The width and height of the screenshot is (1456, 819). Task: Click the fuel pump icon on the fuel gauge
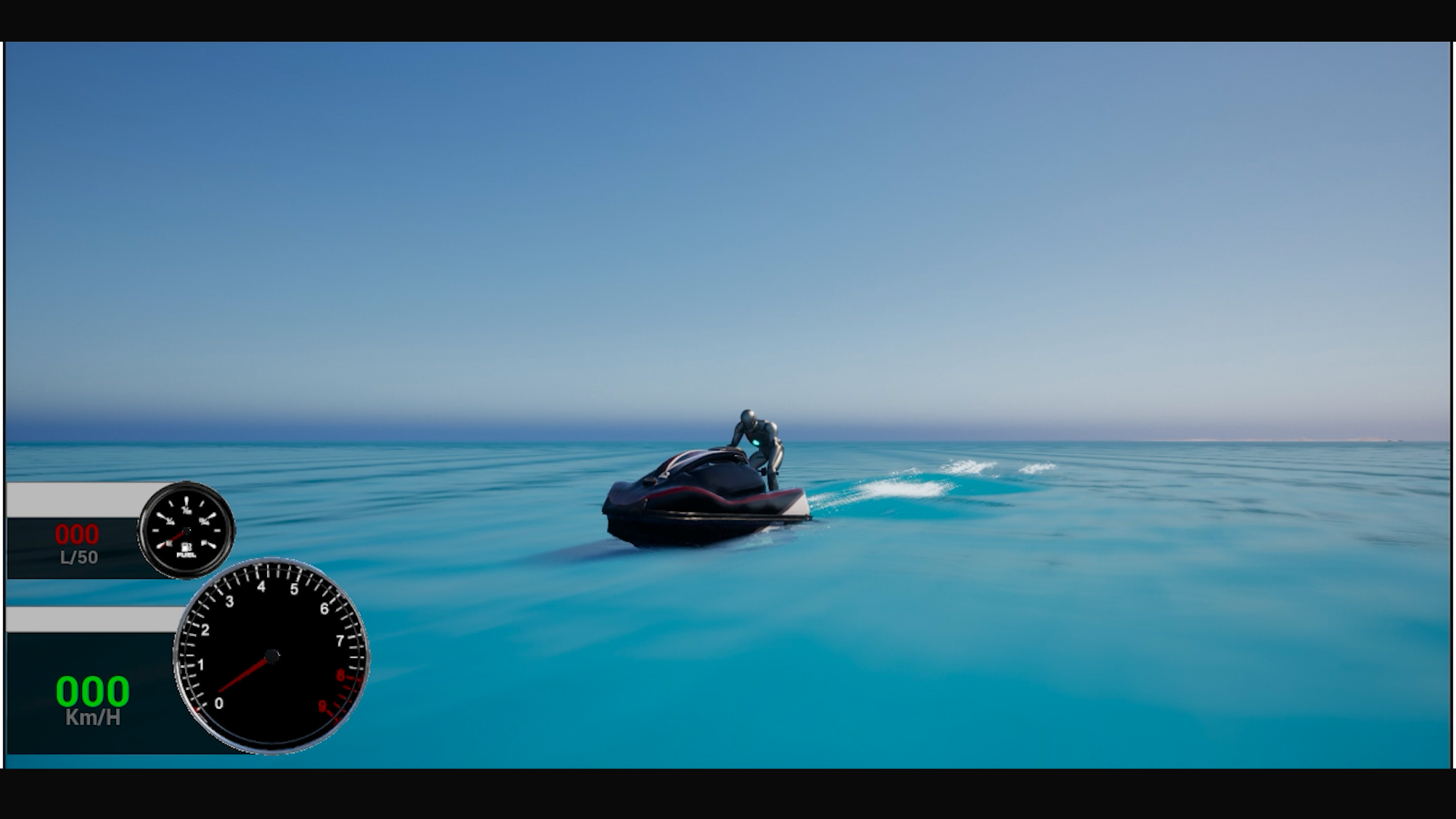tap(185, 546)
